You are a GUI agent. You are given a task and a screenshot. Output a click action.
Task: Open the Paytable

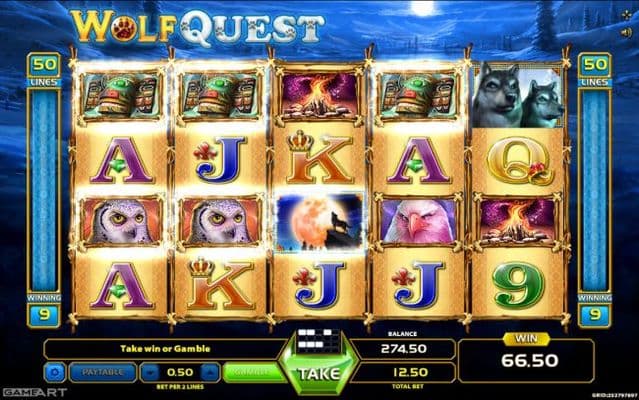tap(103, 371)
